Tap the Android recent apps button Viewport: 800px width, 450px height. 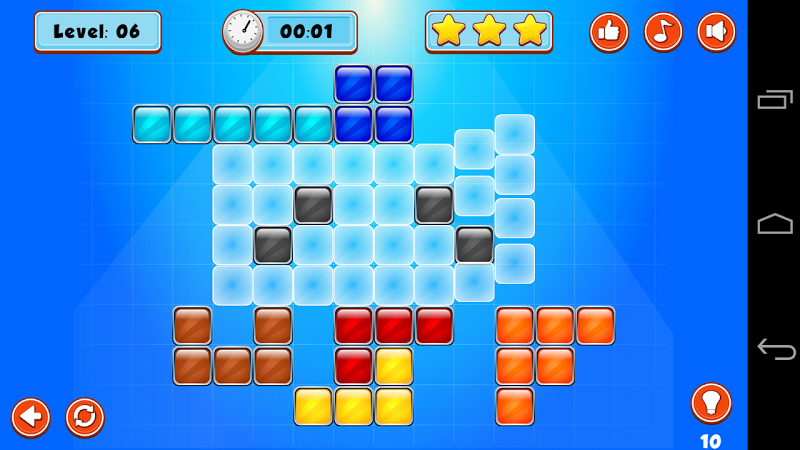pos(775,99)
